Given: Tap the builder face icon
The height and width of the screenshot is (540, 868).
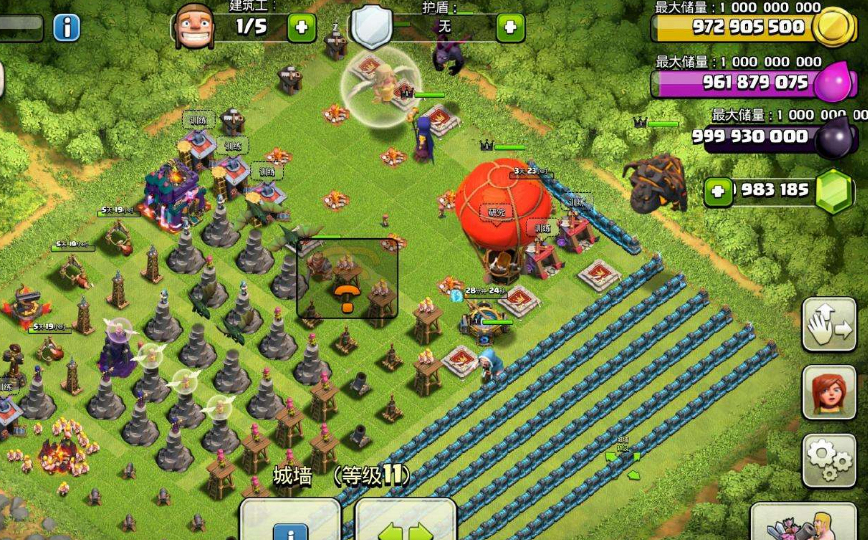Looking at the screenshot, I should pos(194,26).
